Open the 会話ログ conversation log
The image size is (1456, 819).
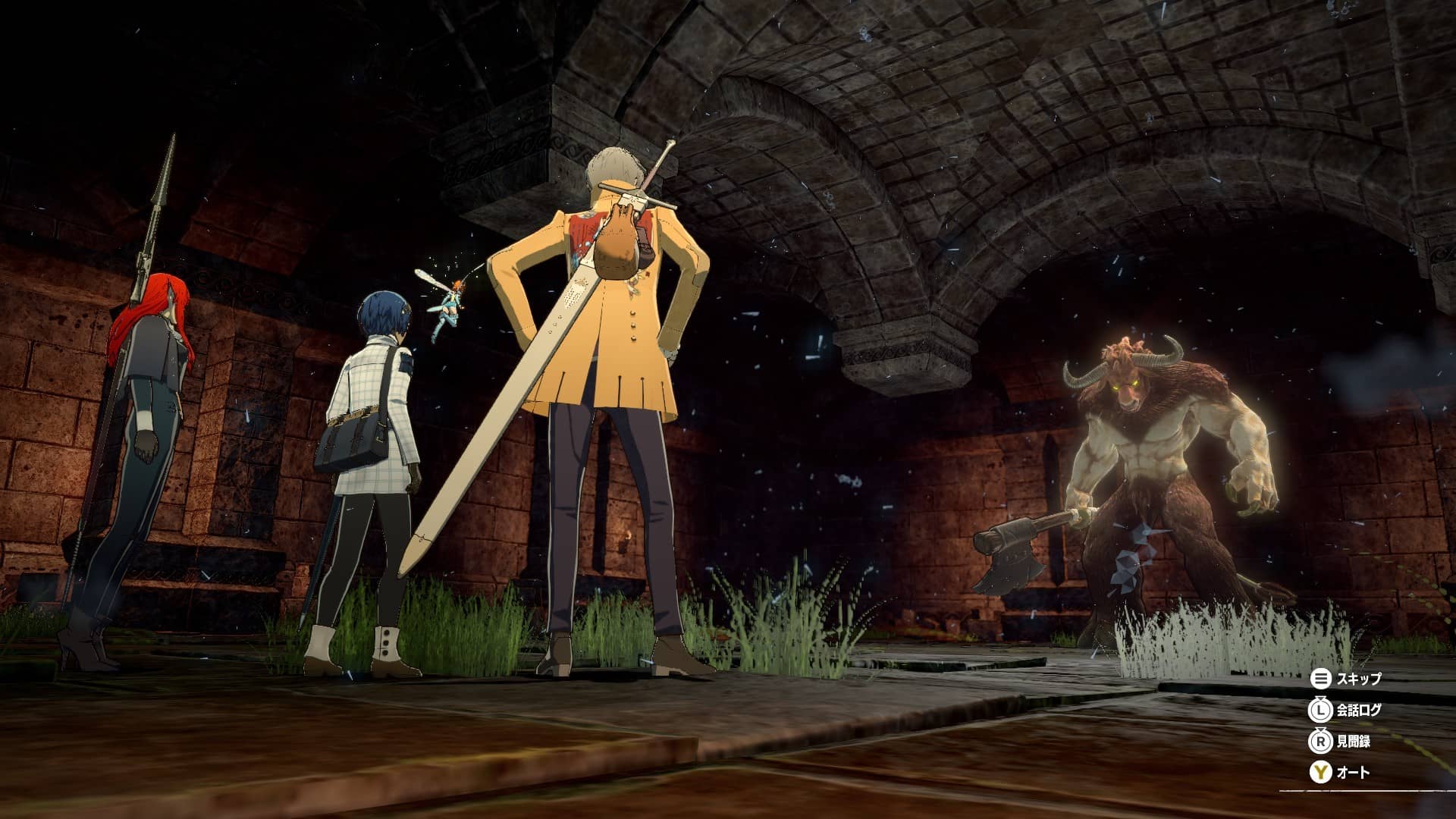[1347, 711]
